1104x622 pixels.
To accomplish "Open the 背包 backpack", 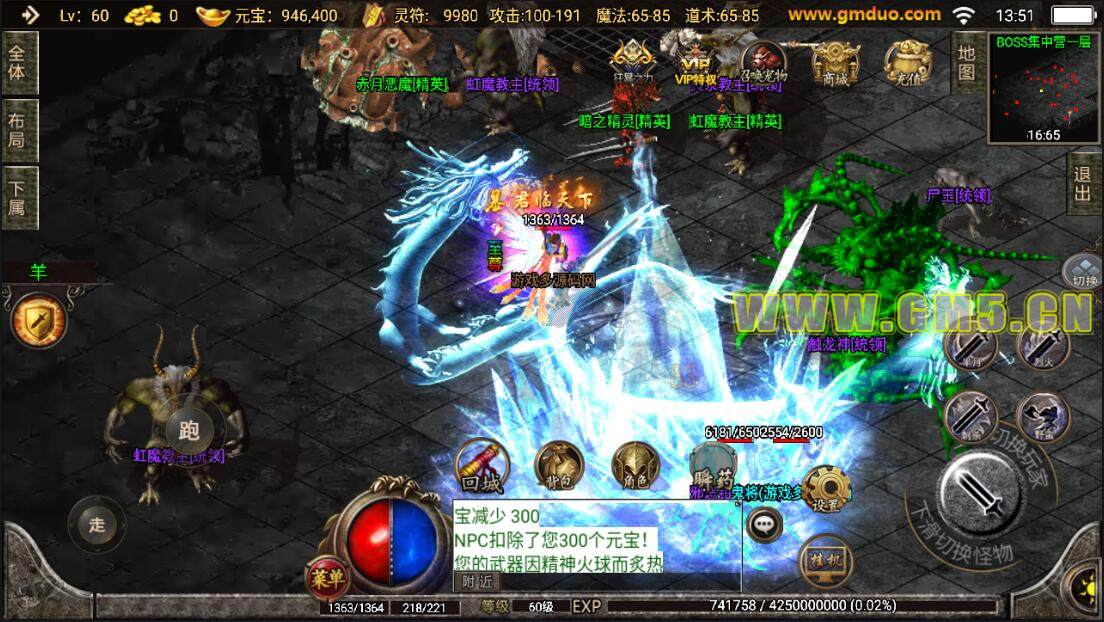I will pos(558,468).
